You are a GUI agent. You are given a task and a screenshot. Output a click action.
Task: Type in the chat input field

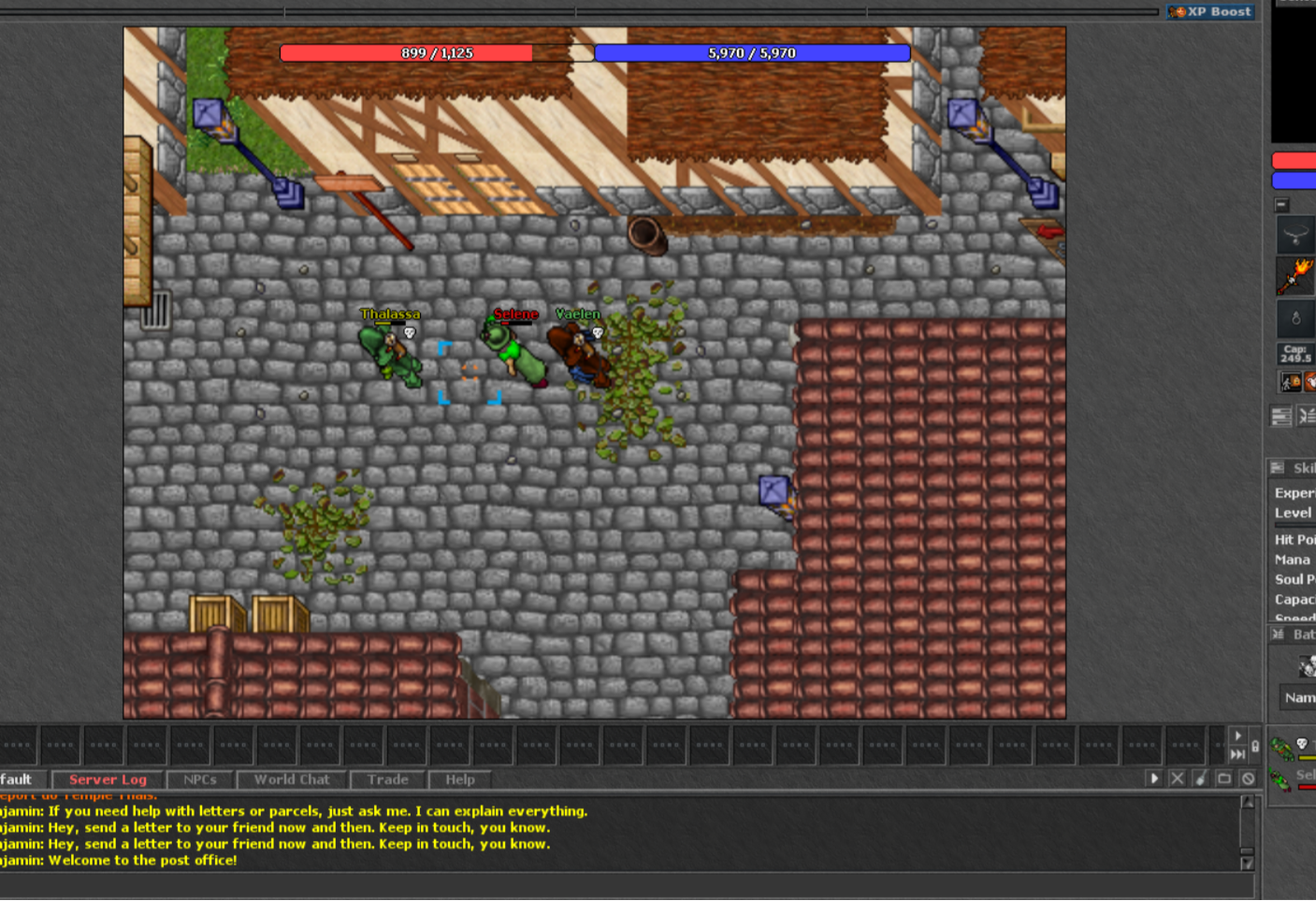point(617,885)
